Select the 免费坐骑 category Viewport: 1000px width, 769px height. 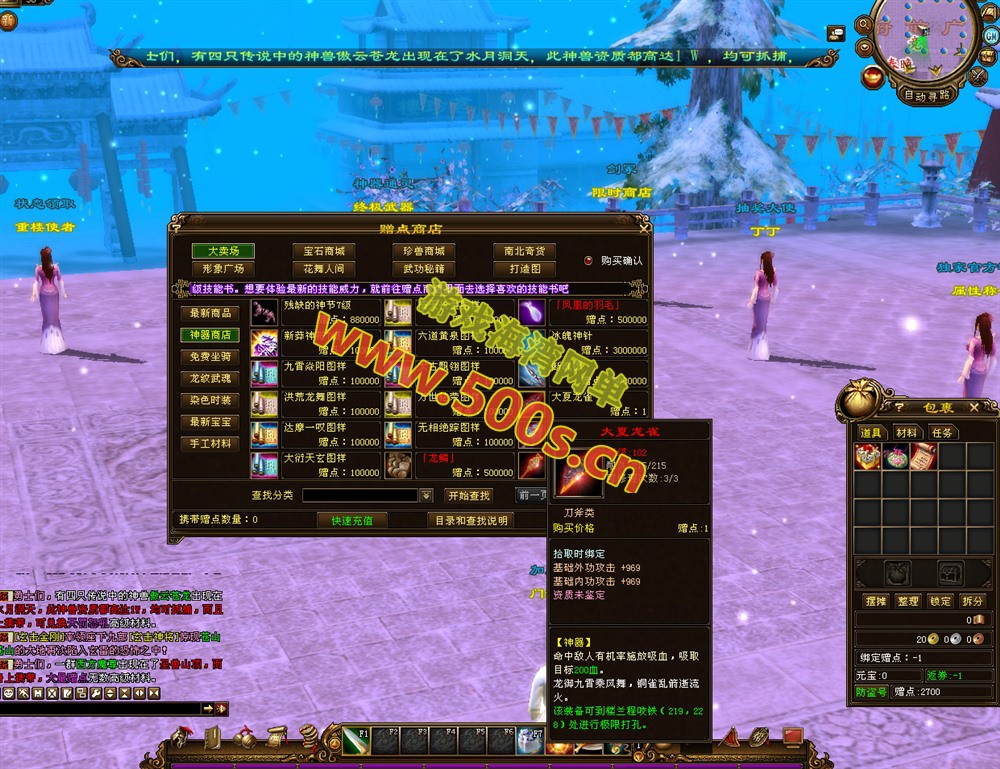pyautogui.click(x=210, y=357)
